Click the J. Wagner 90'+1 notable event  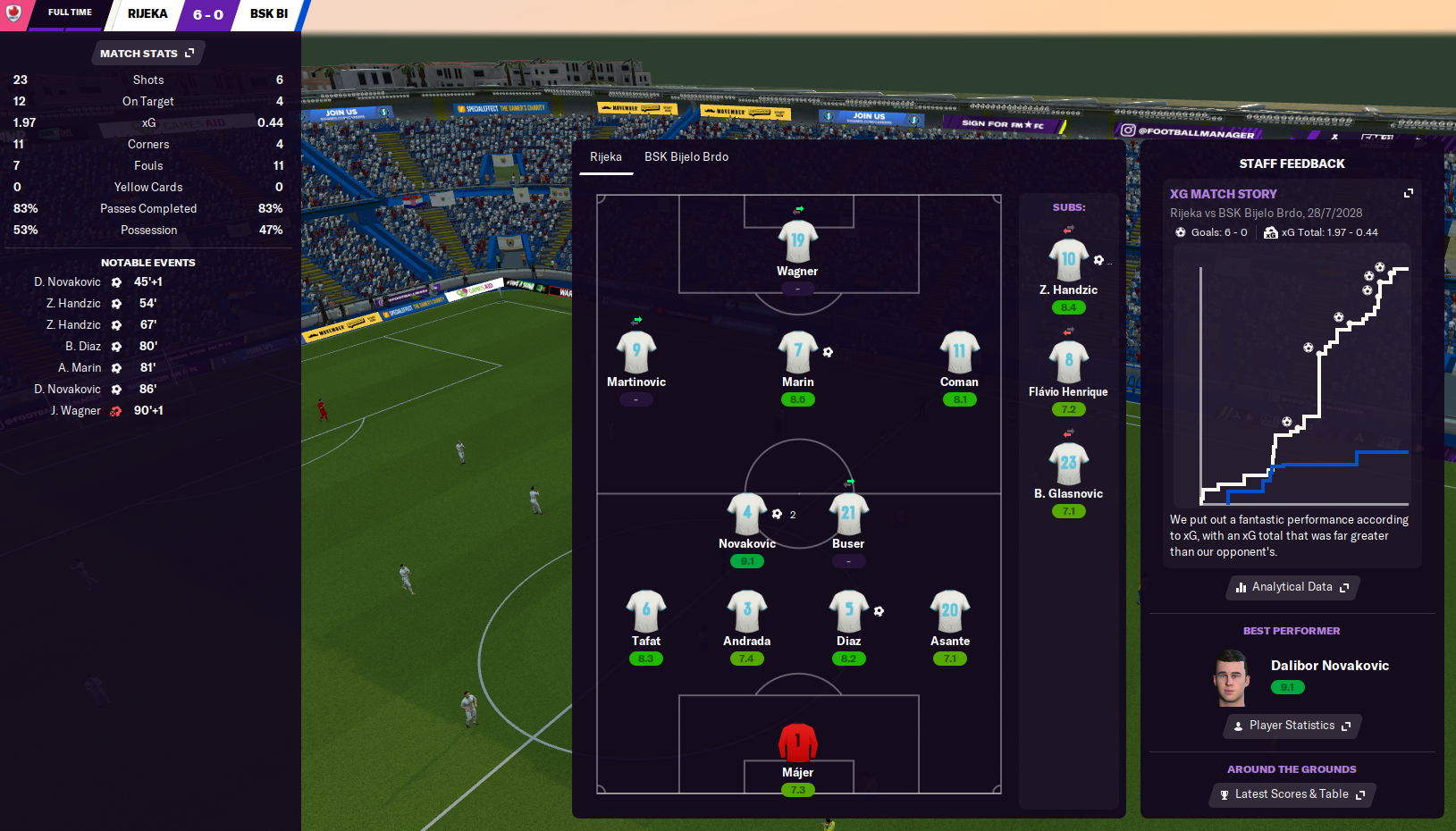(x=98, y=411)
